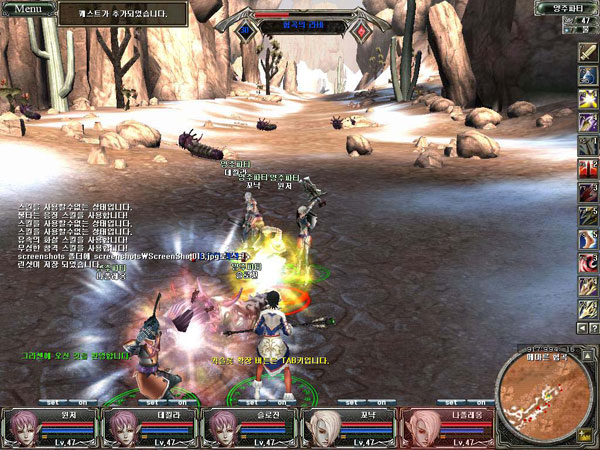Click the blue gem icon on target frame
The height and width of the screenshot is (450, 600).
pyautogui.click(x=245, y=30)
